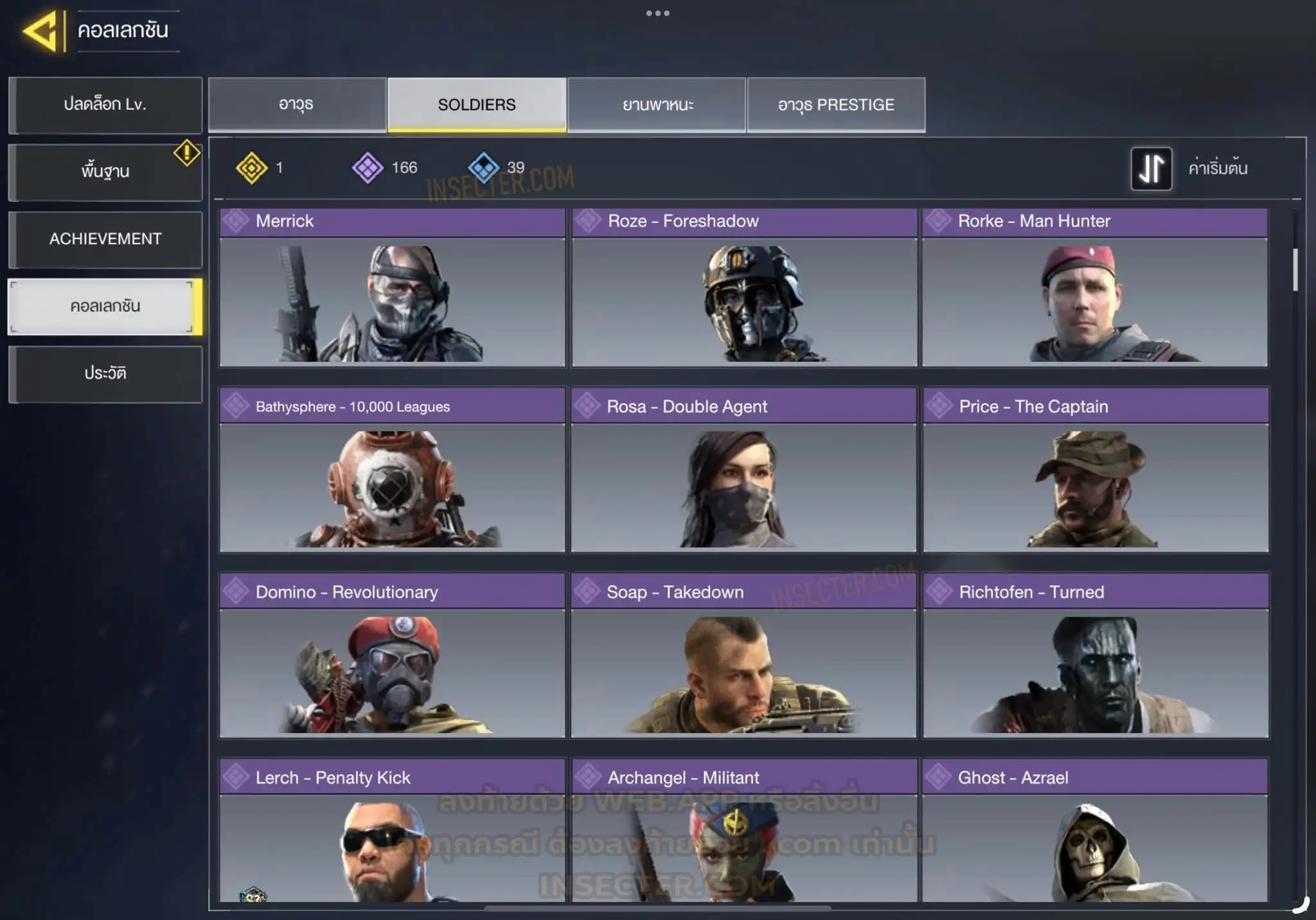
Task: Go back using the yellow arrow
Action: (42, 30)
